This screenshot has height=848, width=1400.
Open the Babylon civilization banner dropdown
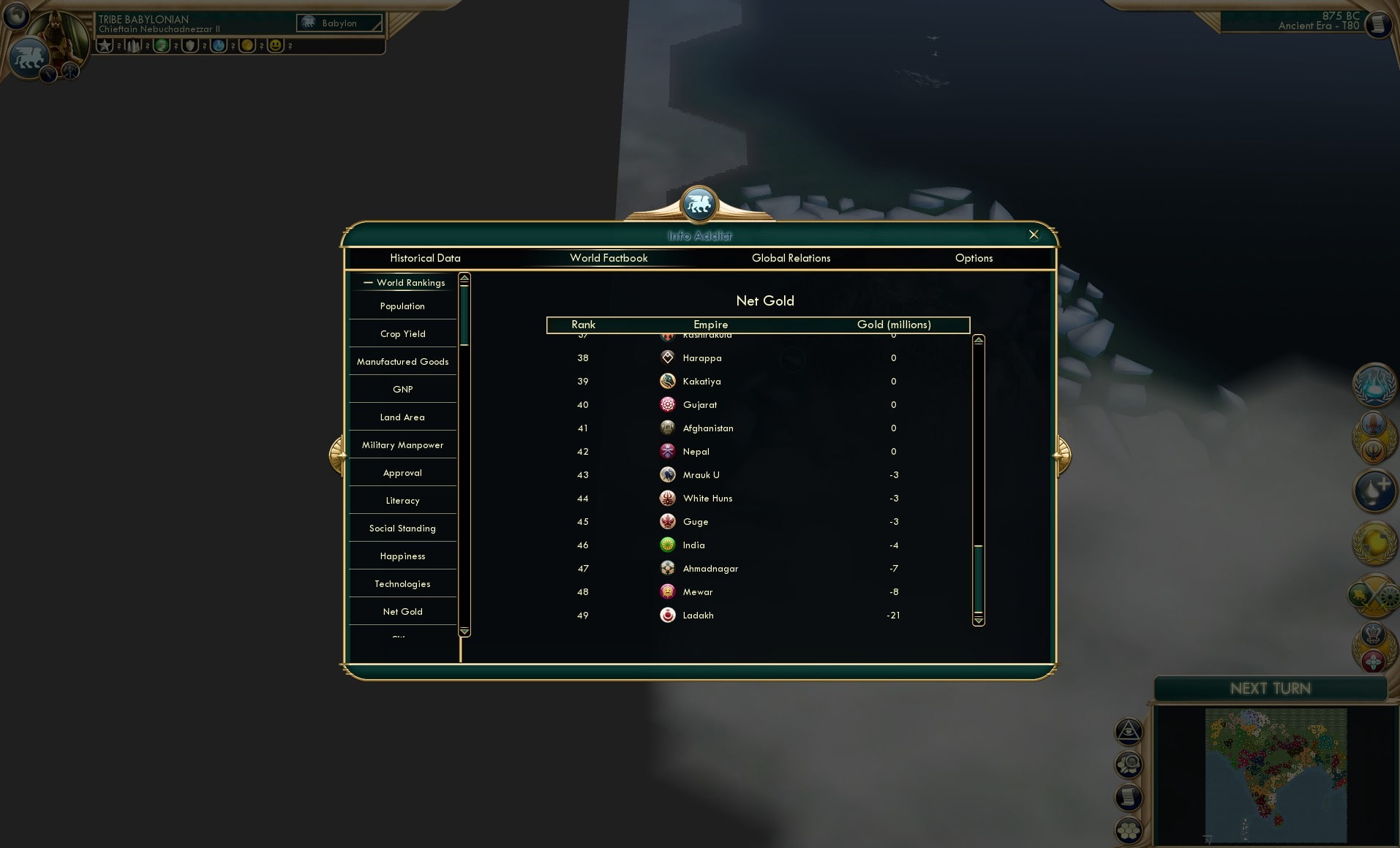339,23
